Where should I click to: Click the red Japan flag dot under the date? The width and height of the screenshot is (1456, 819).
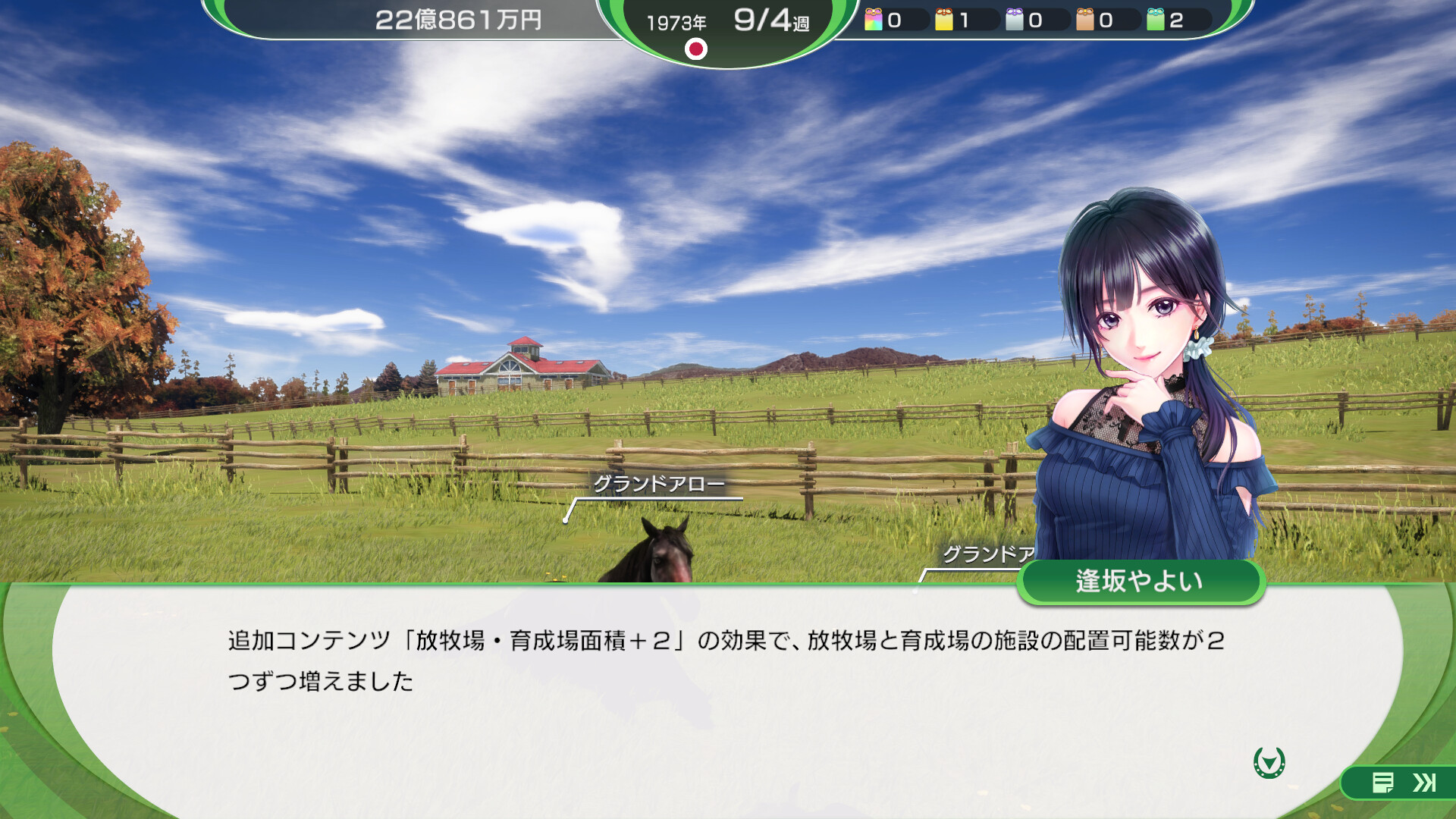(x=698, y=50)
